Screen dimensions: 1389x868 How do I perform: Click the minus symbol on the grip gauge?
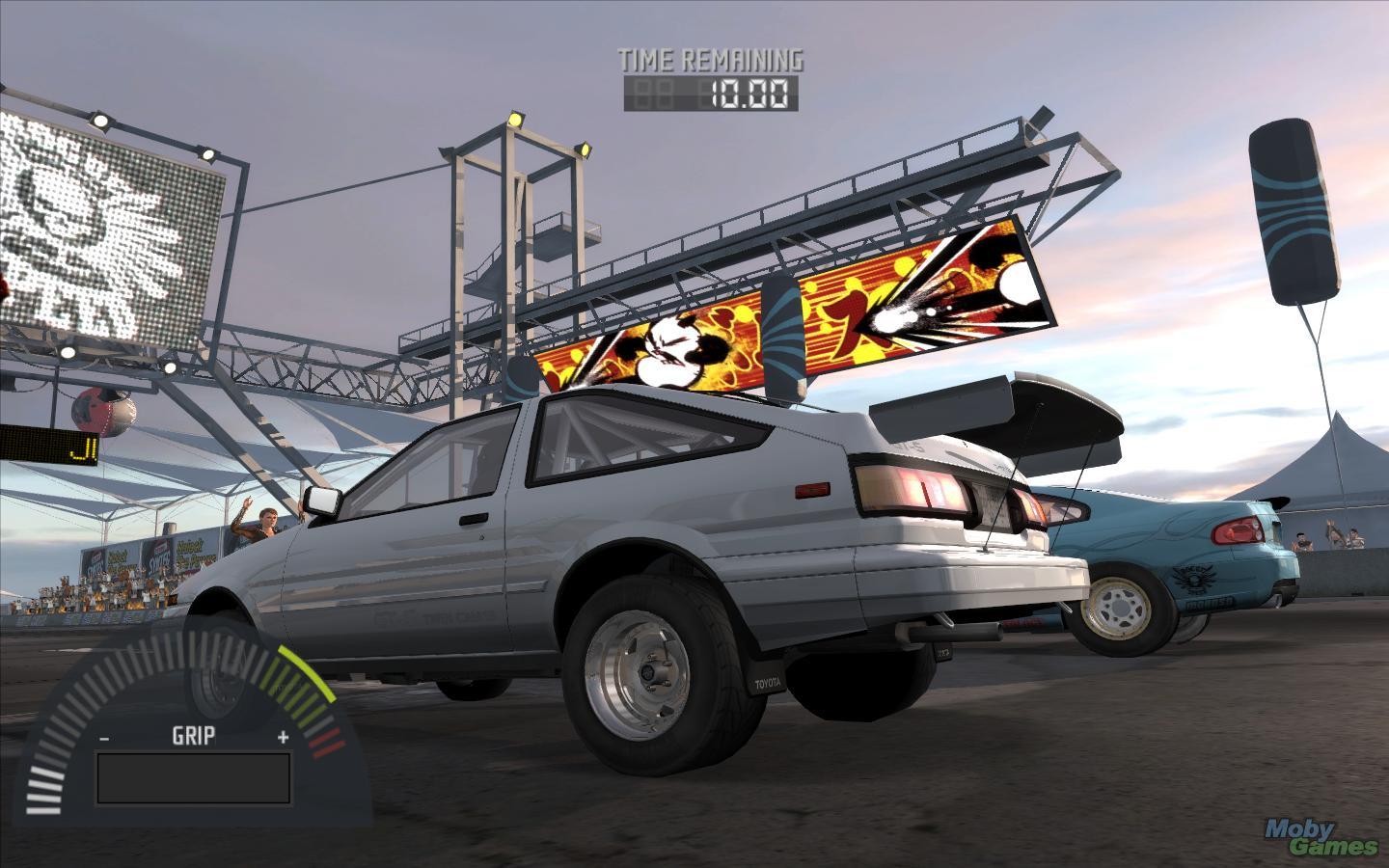[102, 737]
